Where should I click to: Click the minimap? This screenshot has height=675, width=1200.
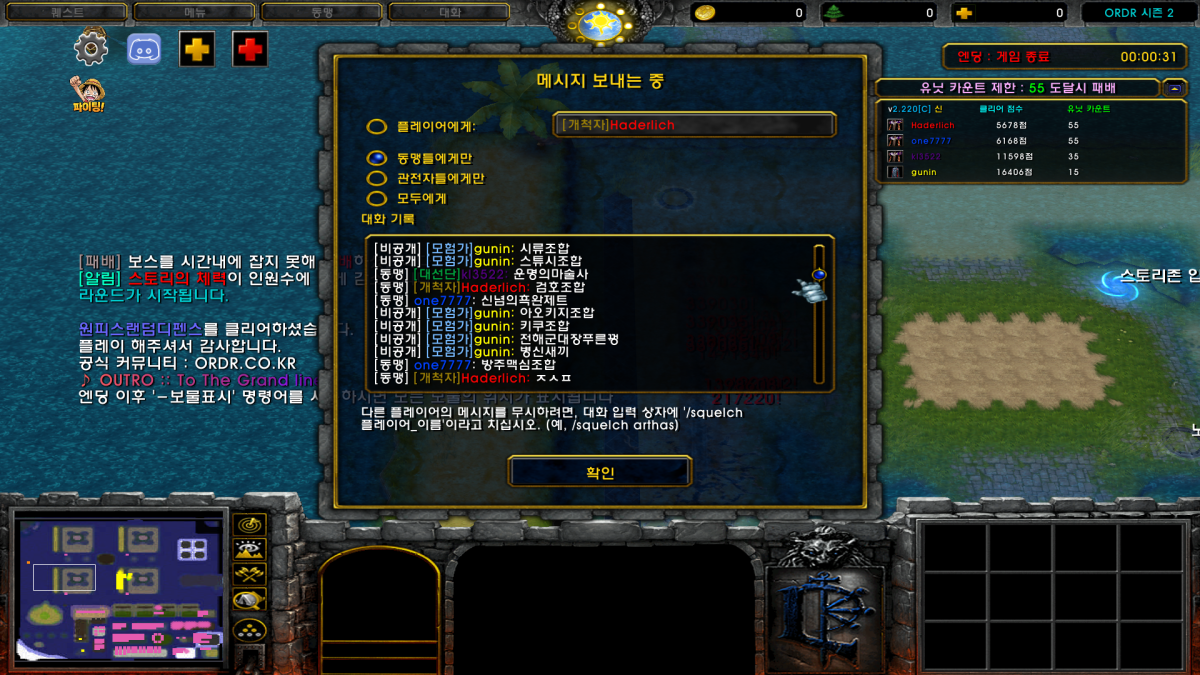(x=120, y=585)
